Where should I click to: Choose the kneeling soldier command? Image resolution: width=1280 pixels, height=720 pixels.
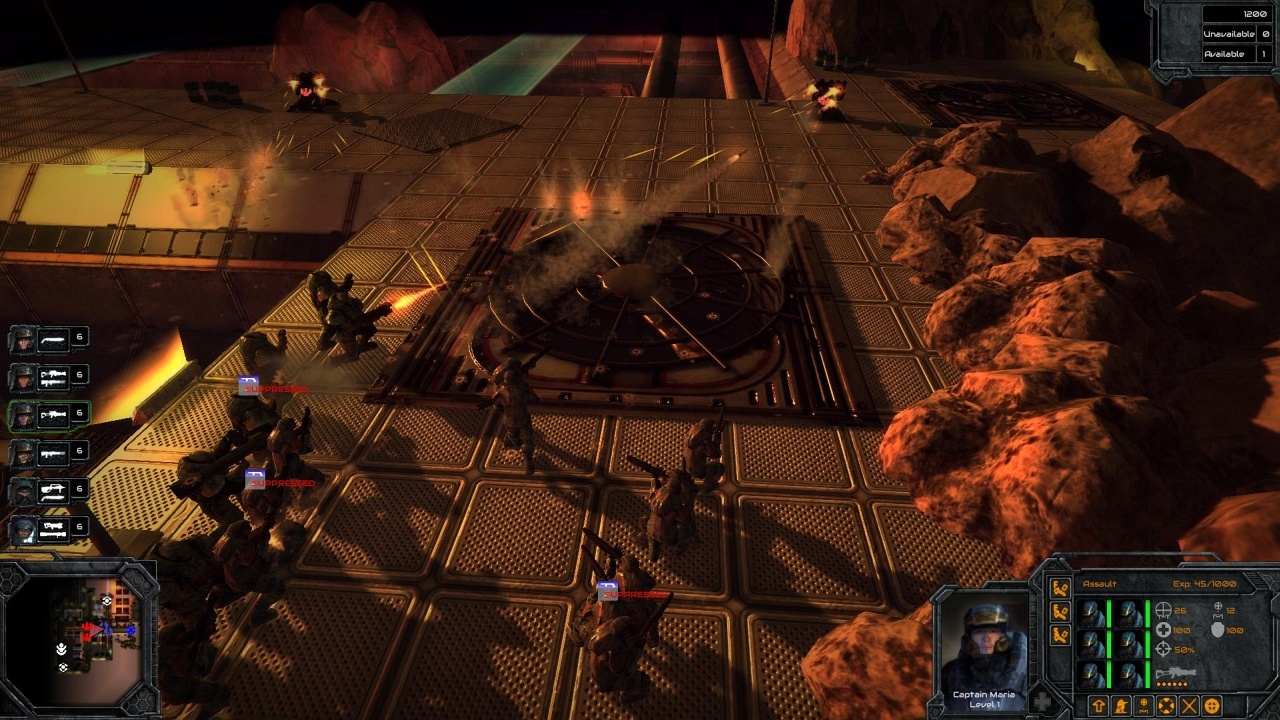pyautogui.click(x=1122, y=706)
